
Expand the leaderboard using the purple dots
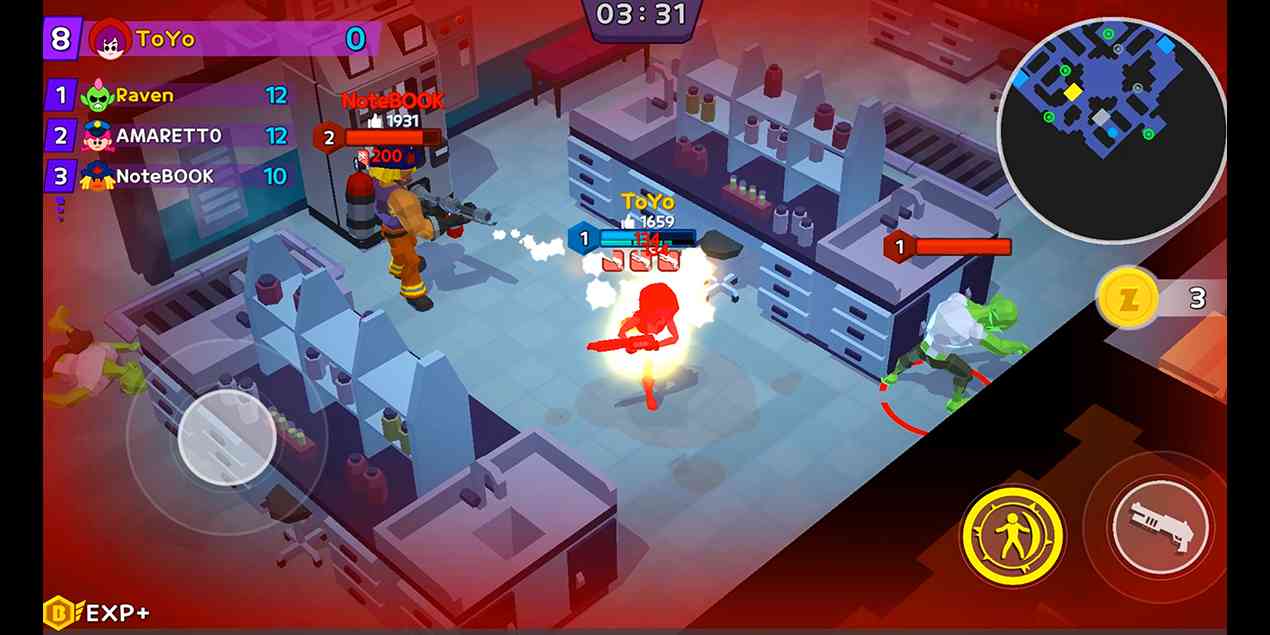(60, 209)
